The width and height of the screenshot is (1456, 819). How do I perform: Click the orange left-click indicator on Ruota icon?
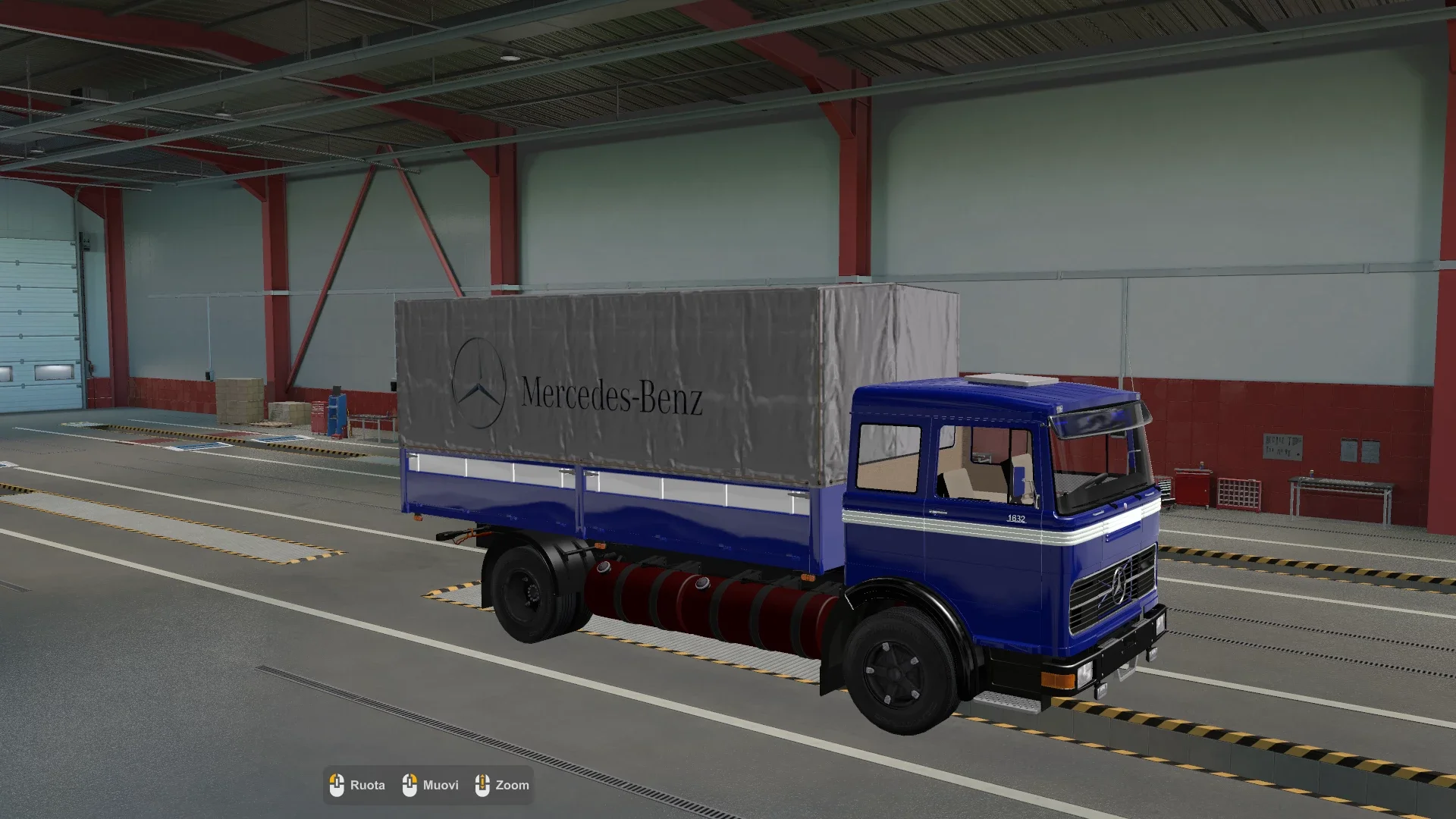[331, 778]
